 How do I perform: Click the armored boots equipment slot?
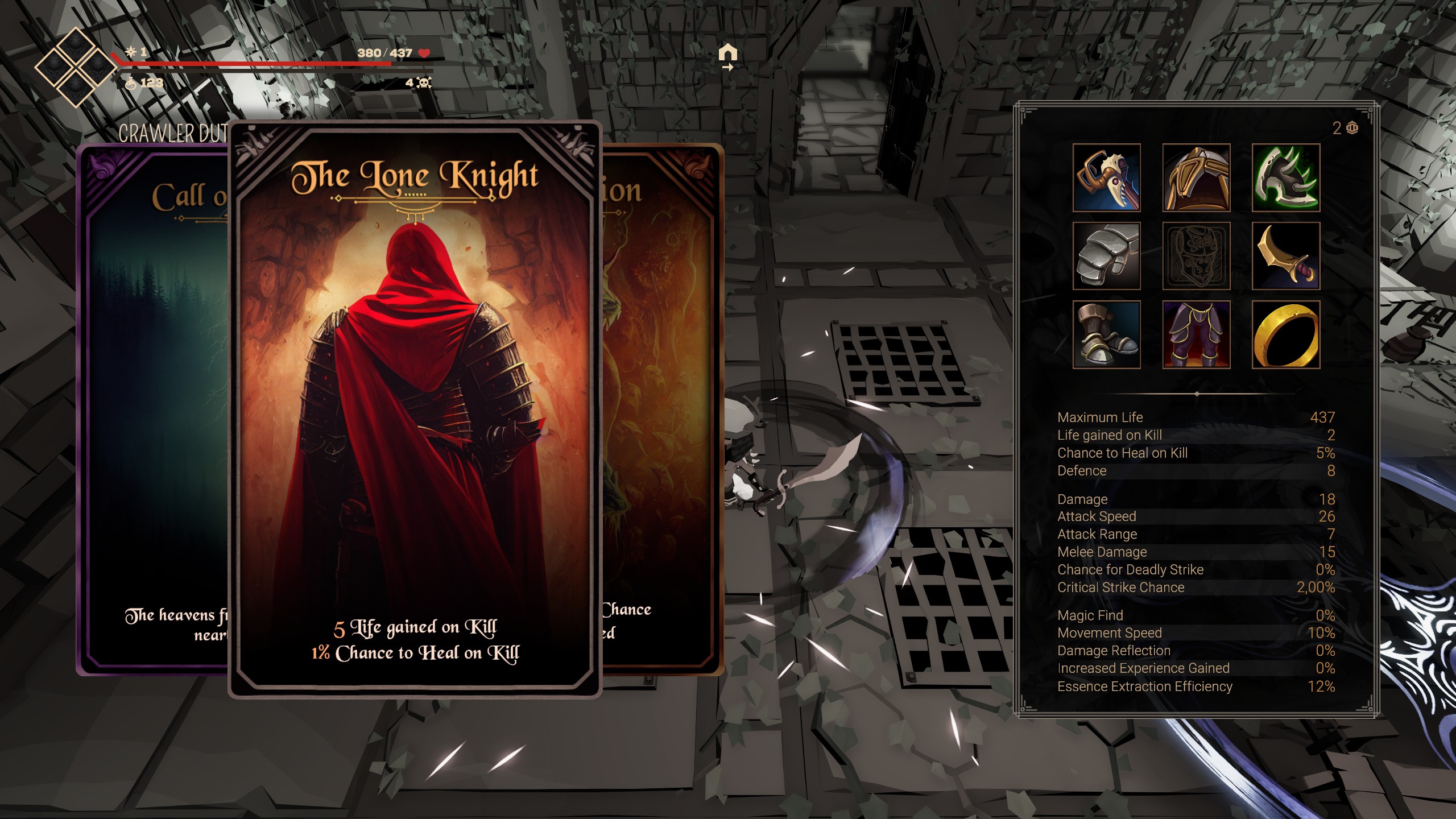click(1106, 334)
